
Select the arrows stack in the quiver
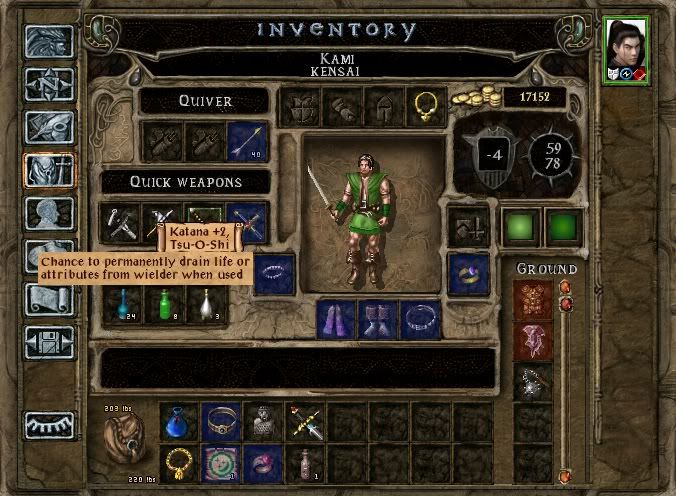coord(247,141)
